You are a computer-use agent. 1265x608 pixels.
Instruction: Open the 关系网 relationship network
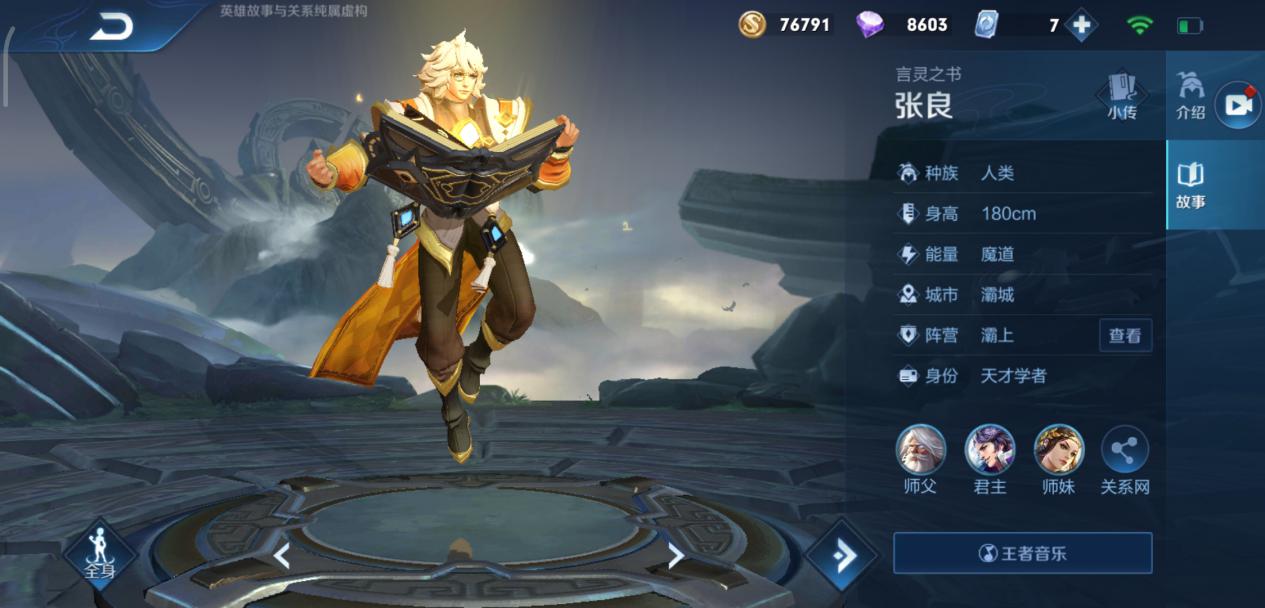pyautogui.click(x=1125, y=452)
